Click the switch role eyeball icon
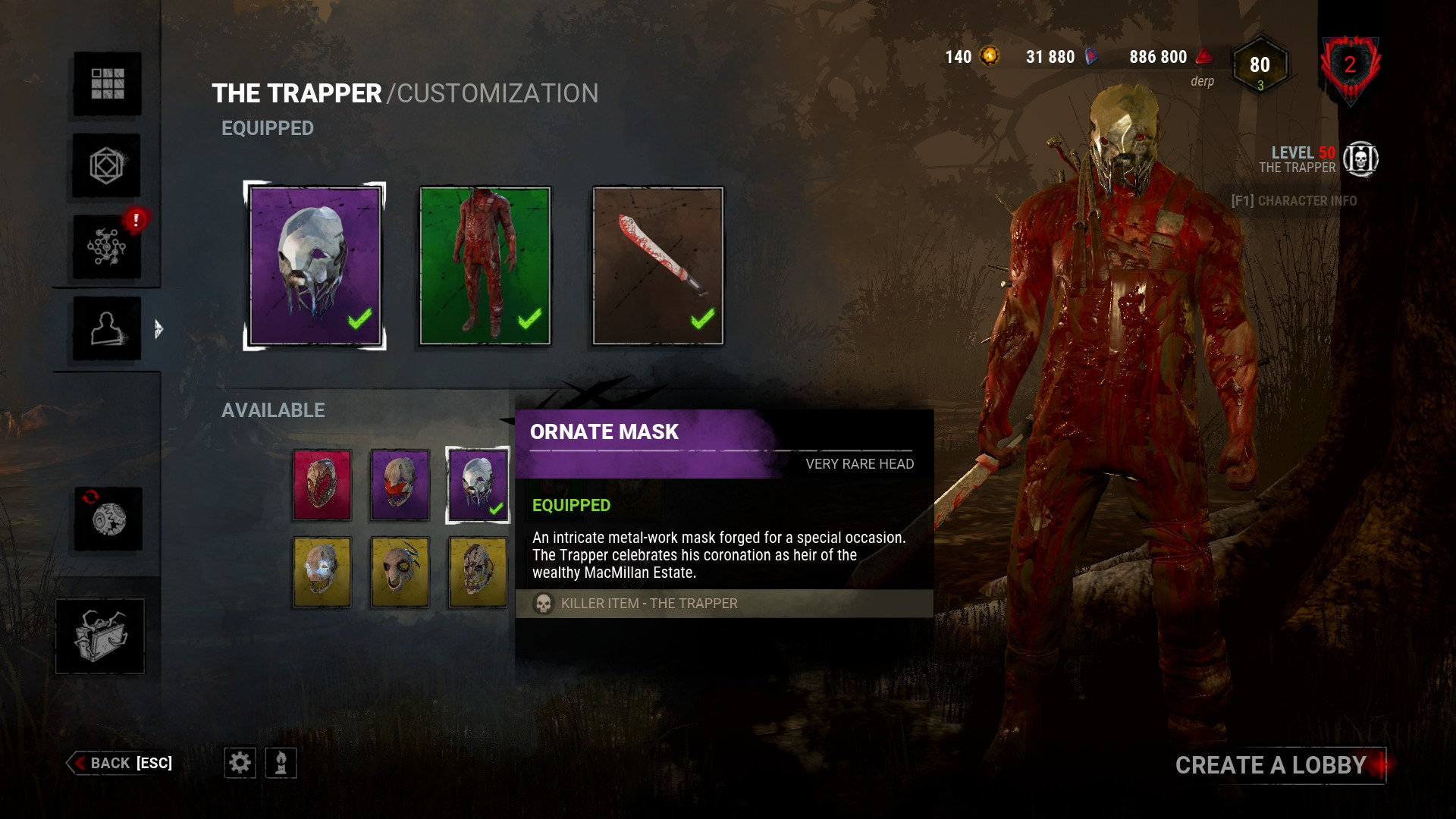Image resolution: width=1456 pixels, height=819 pixels. click(x=108, y=519)
